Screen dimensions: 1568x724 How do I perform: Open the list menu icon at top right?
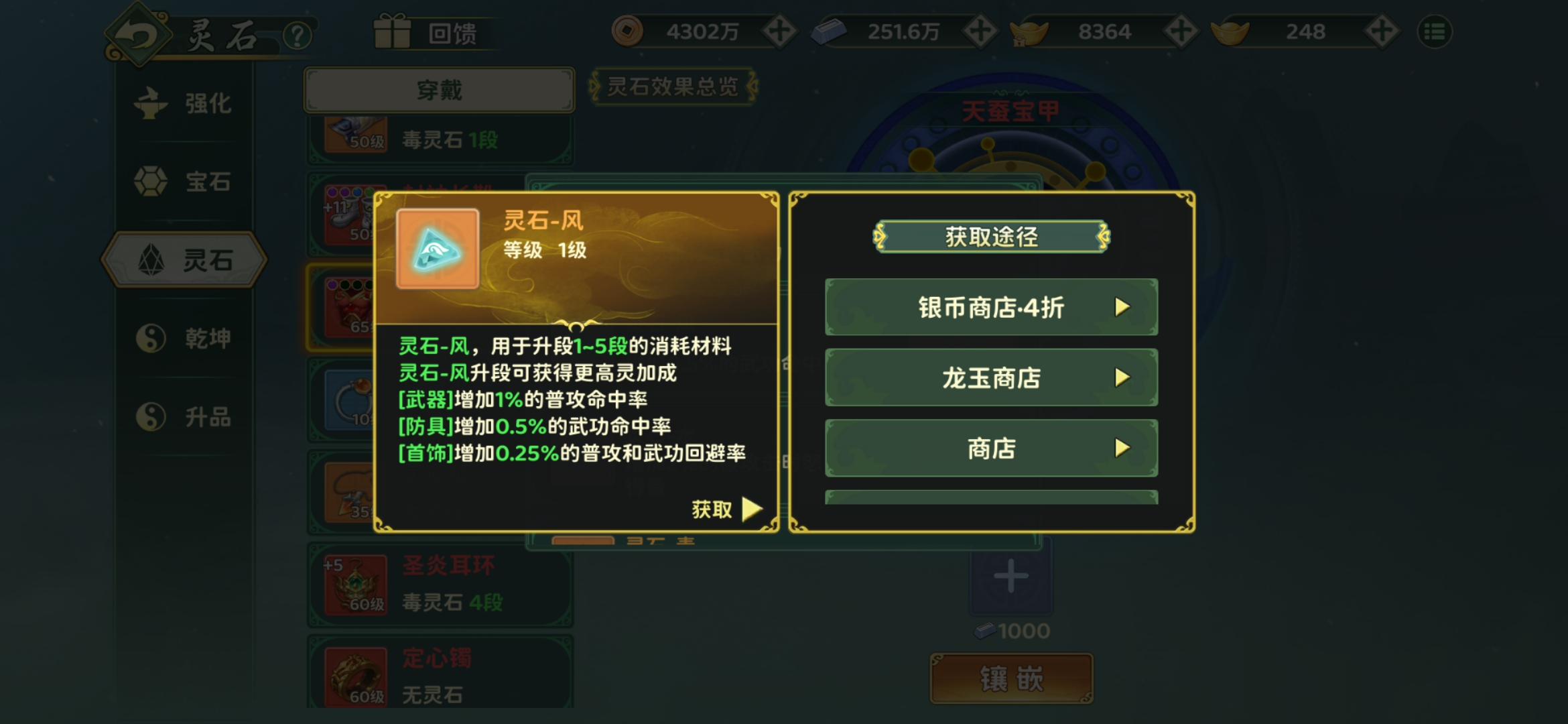tap(1435, 32)
